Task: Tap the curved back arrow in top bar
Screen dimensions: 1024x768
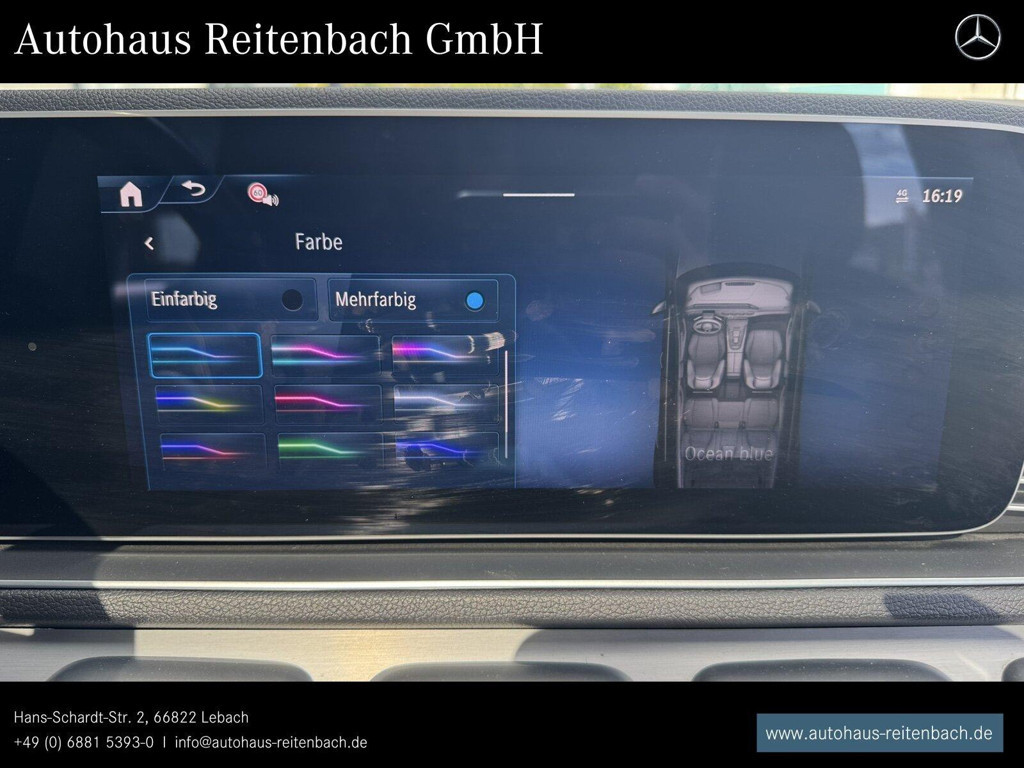Action: tap(192, 190)
